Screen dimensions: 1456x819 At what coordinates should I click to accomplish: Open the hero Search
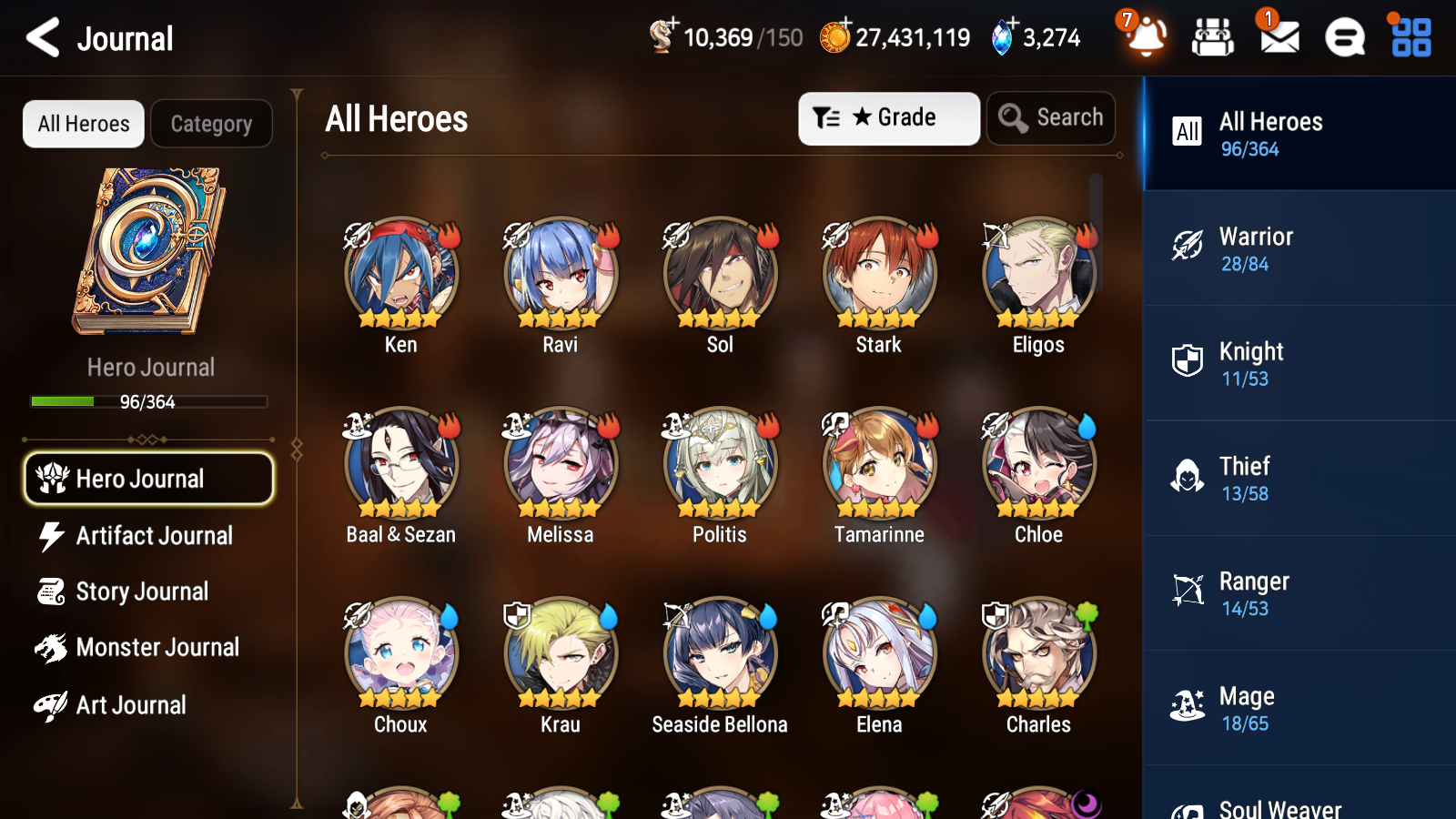[1051, 117]
